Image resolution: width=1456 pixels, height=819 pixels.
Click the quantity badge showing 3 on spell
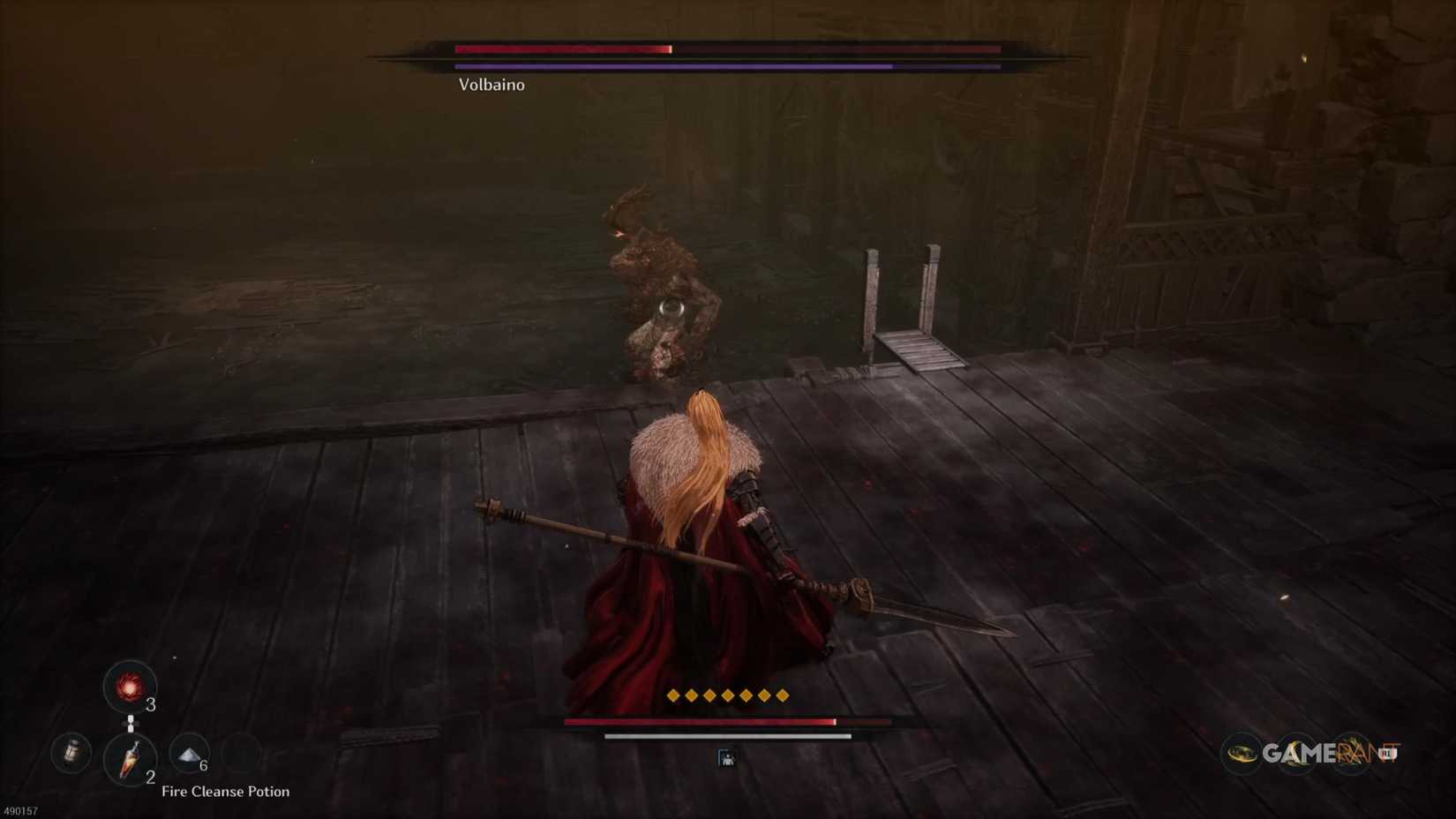tap(150, 704)
